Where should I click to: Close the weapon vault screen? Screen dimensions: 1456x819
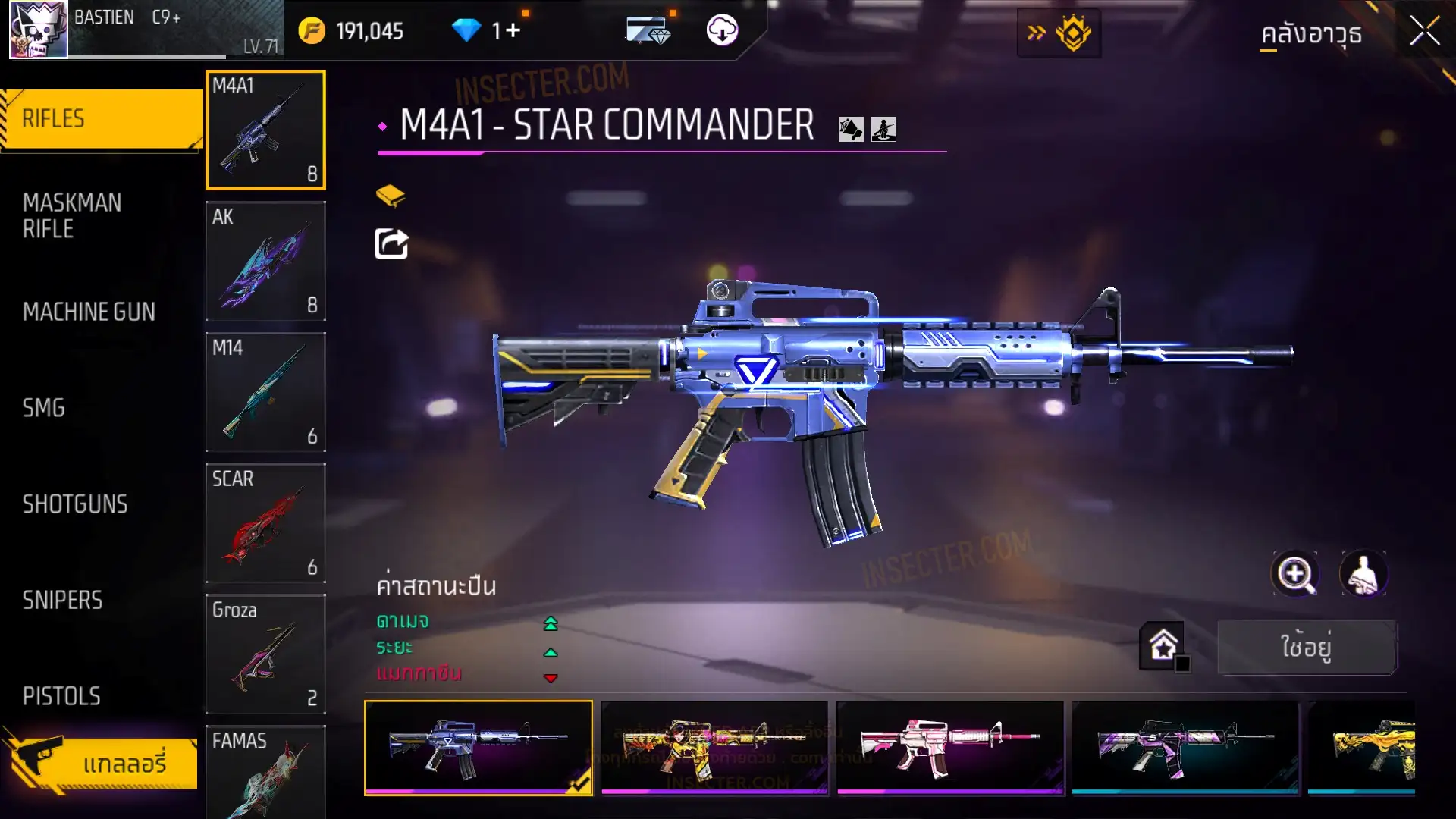click(x=1424, y=32)
